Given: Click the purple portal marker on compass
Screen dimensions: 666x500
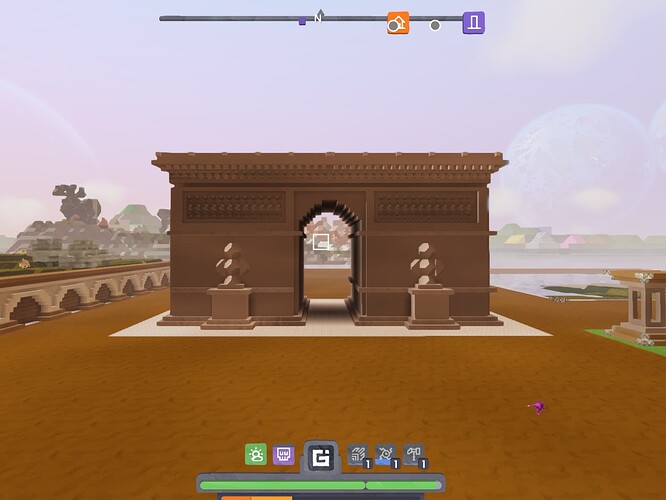Looking at the screenshot, I should pyautogui.click(x=473, y=23).
